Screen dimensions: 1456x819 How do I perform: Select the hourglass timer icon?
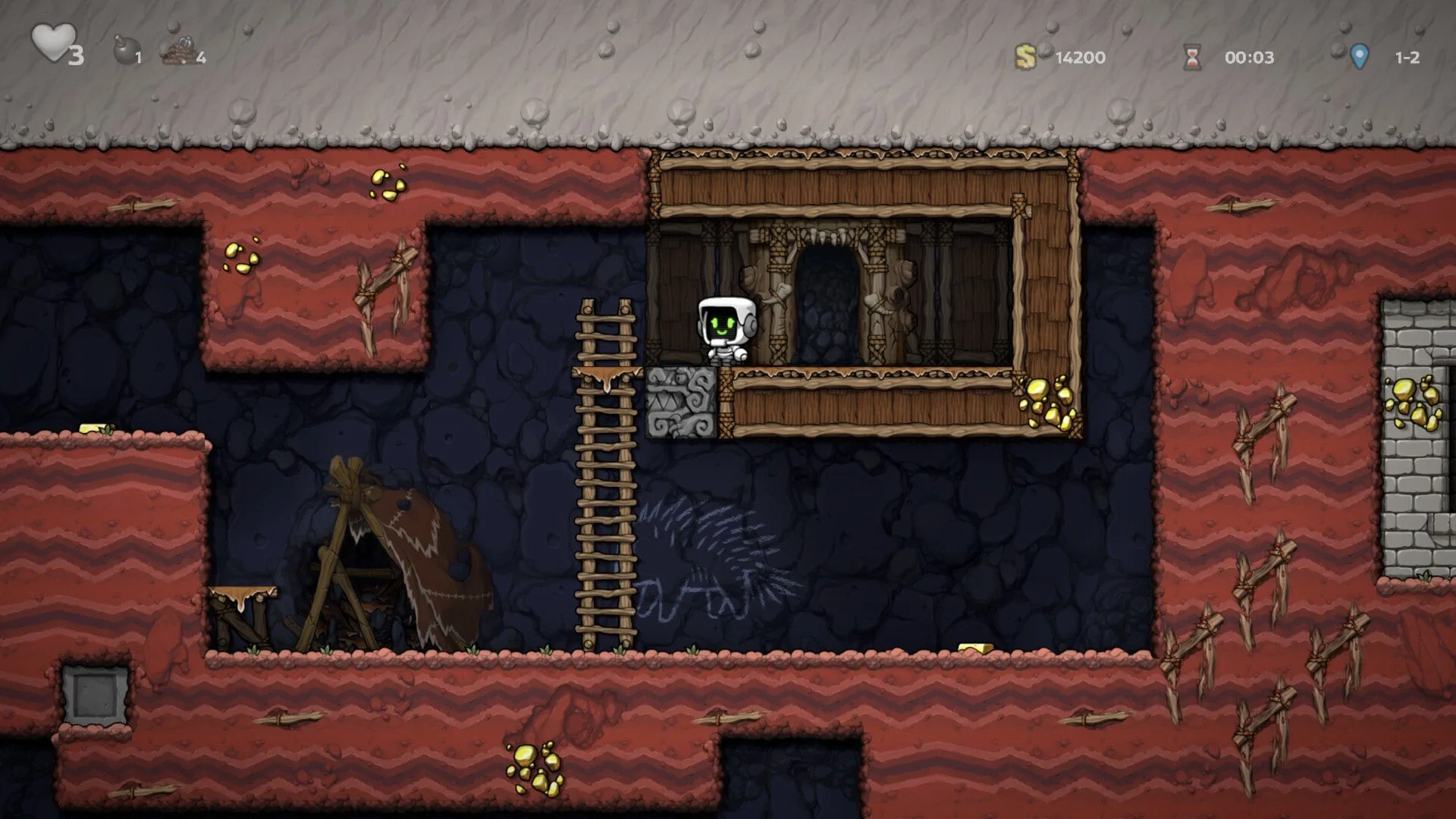click(x=1191, y=55)
